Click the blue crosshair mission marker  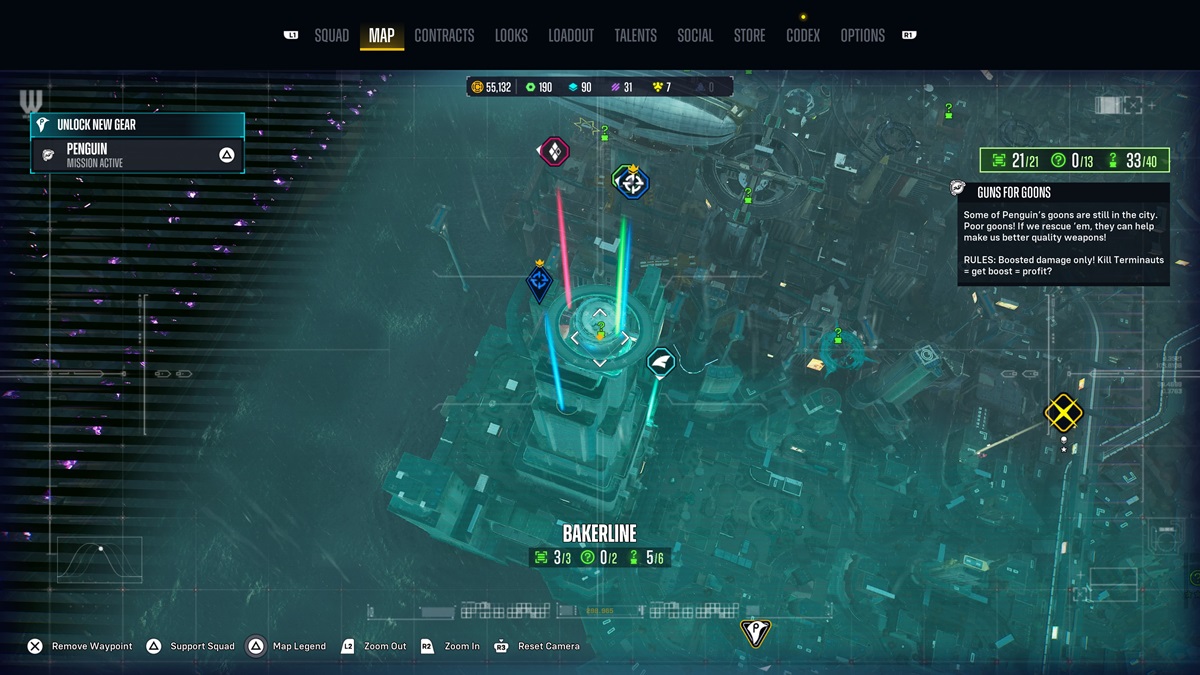[631, 182]
